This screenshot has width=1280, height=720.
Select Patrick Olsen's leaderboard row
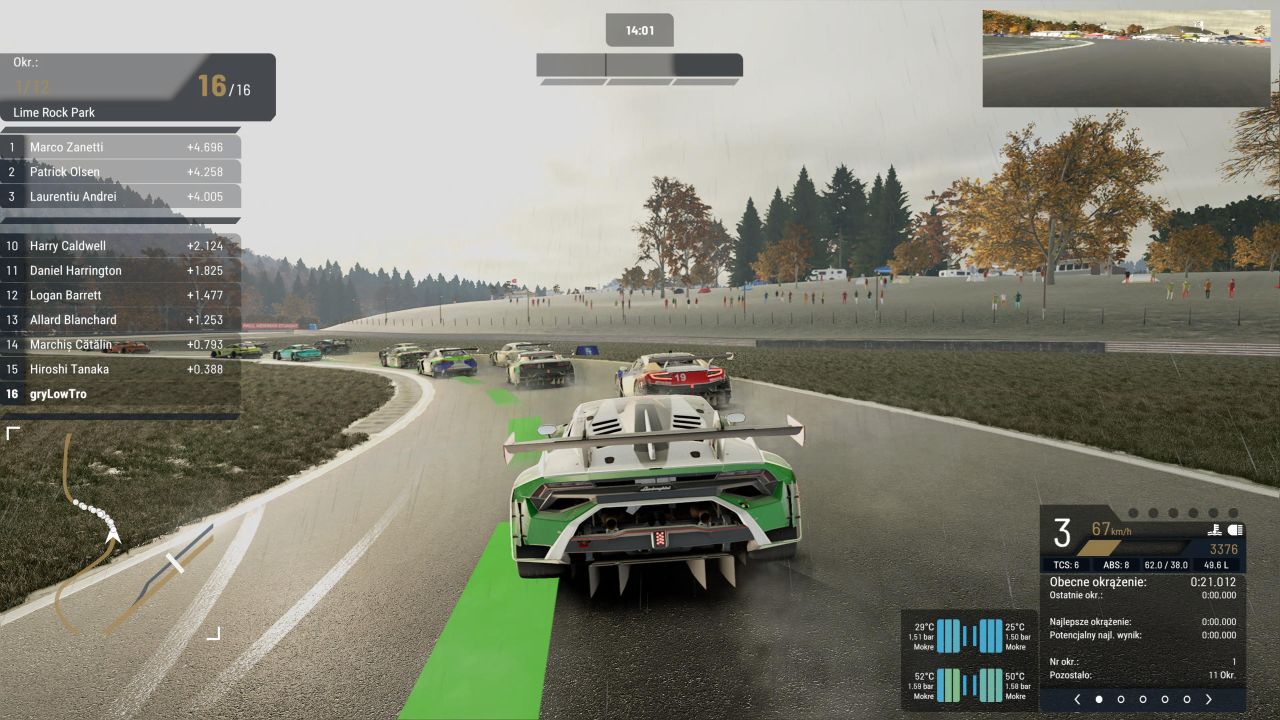[x=120, y=172]
